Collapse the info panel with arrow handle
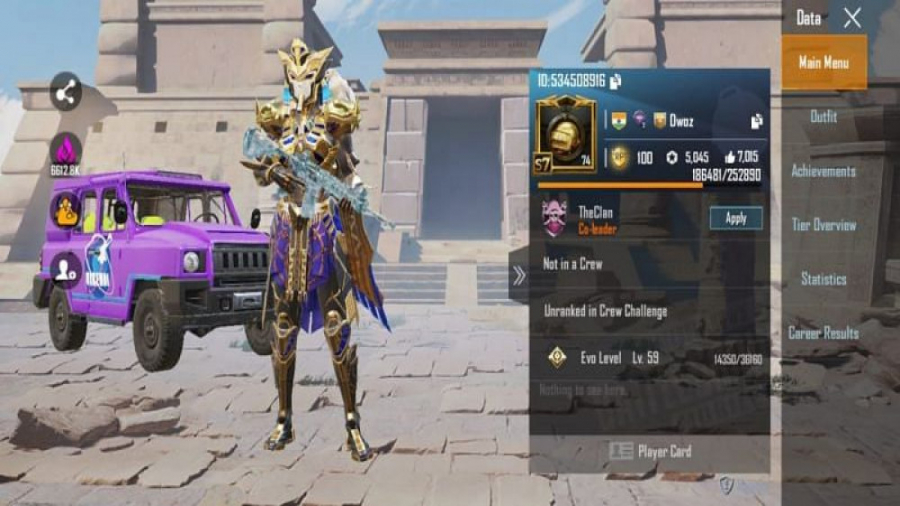The image size is (900, 506). 518,276
